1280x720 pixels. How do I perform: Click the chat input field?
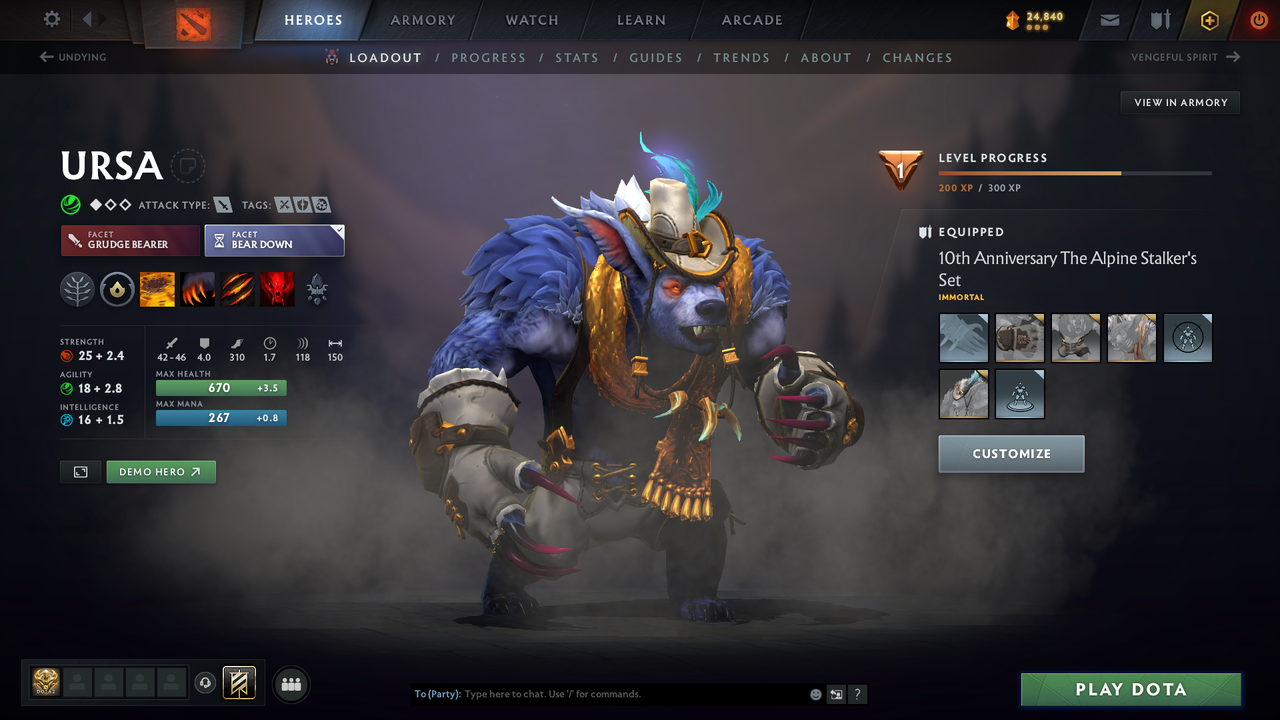click(600, 693)
